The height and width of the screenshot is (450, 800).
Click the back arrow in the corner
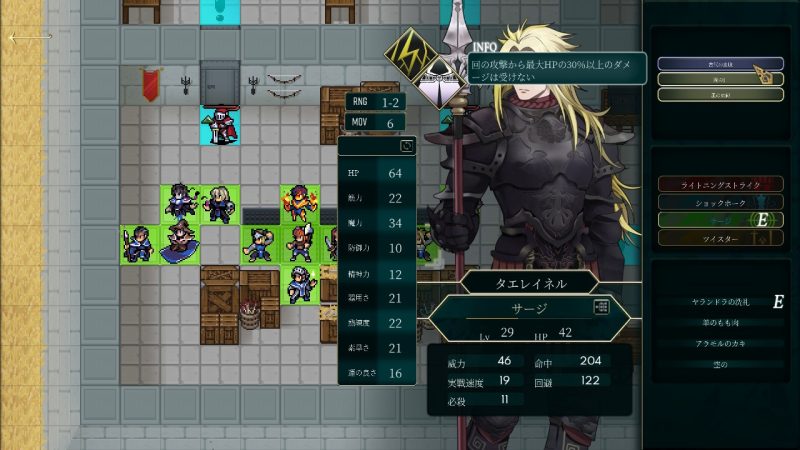tap(30, 37)
